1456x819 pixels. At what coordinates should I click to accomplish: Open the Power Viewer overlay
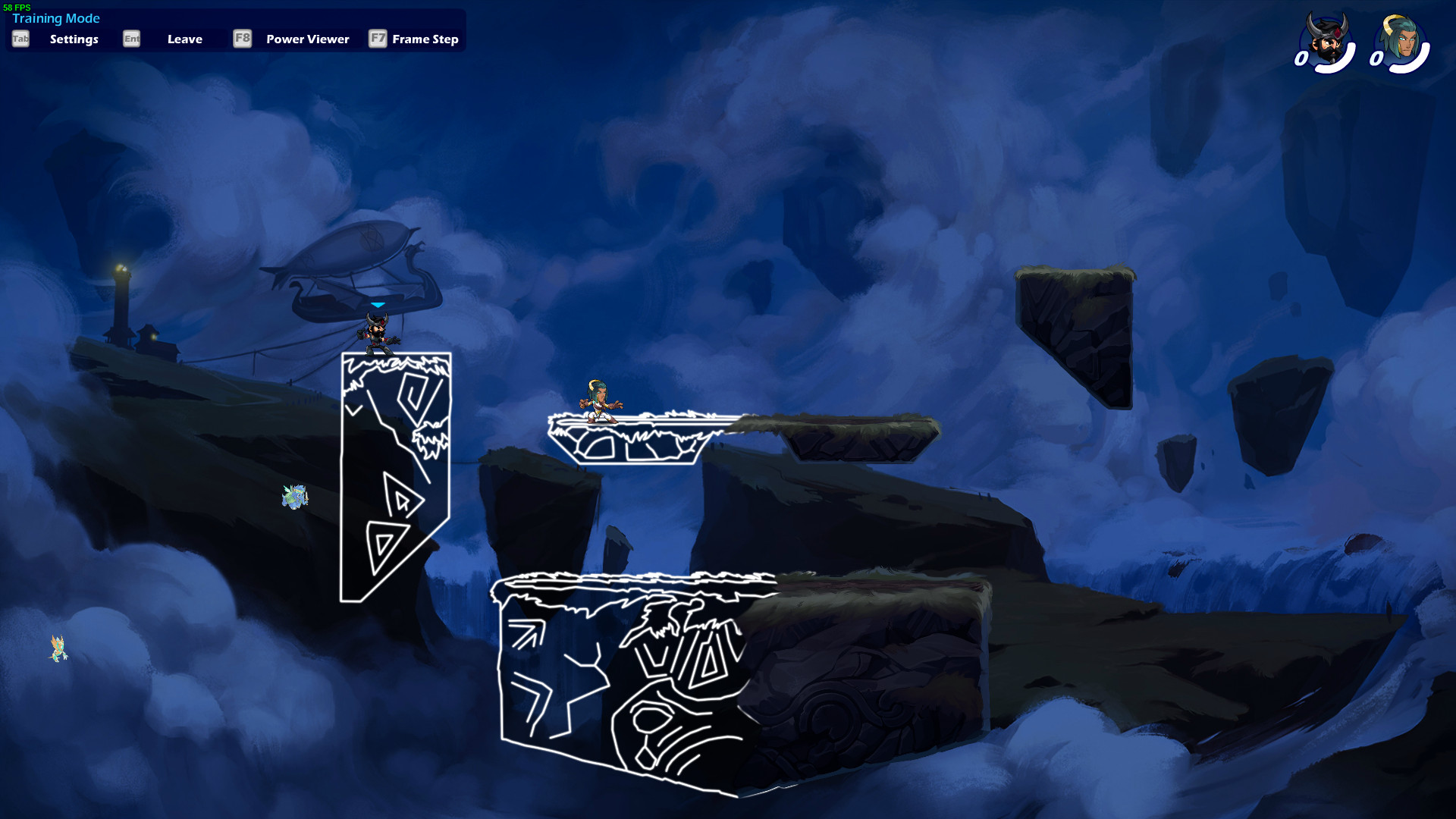click(x=306, y=39)
